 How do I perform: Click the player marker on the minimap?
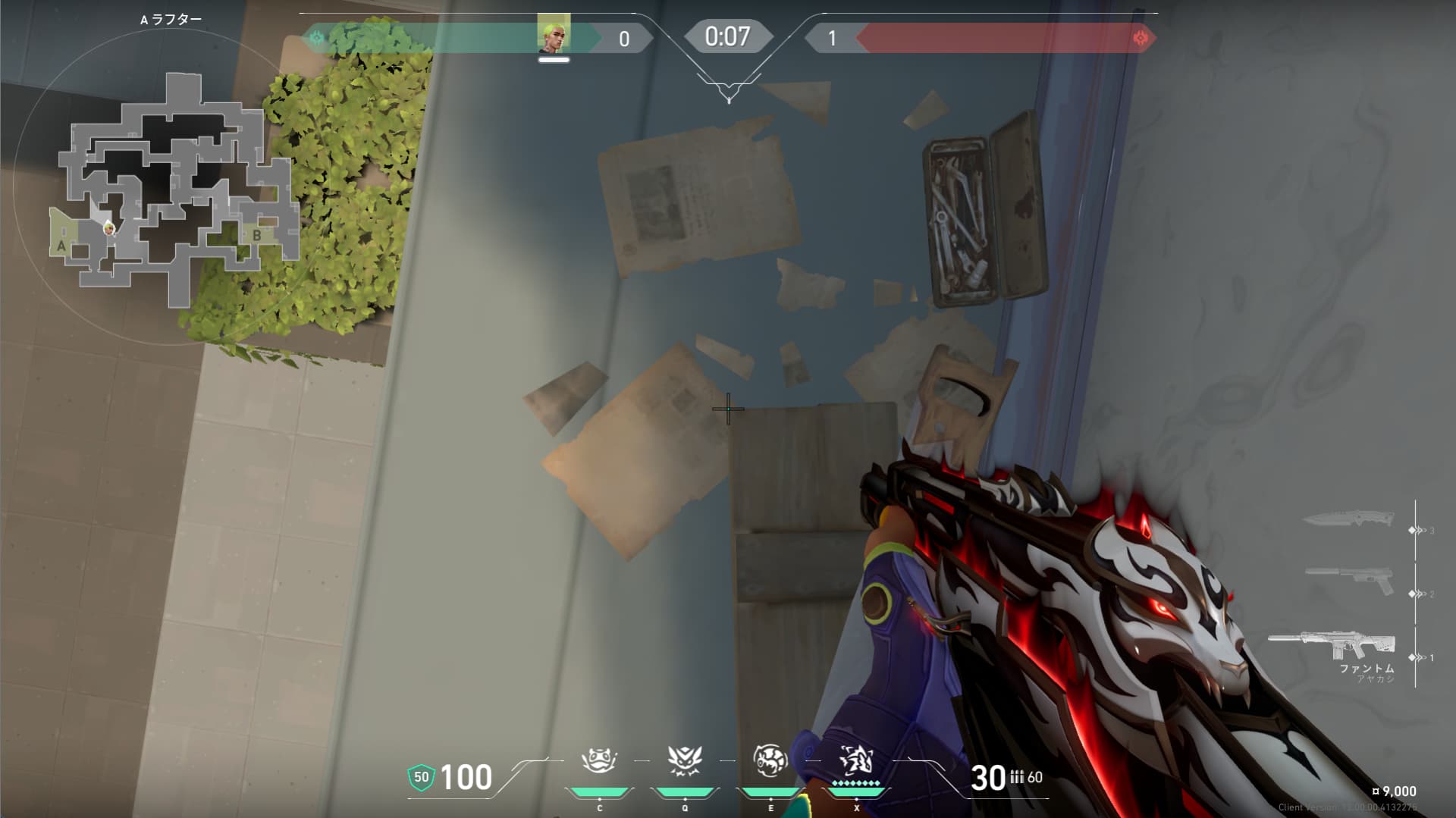pos(110,227)
